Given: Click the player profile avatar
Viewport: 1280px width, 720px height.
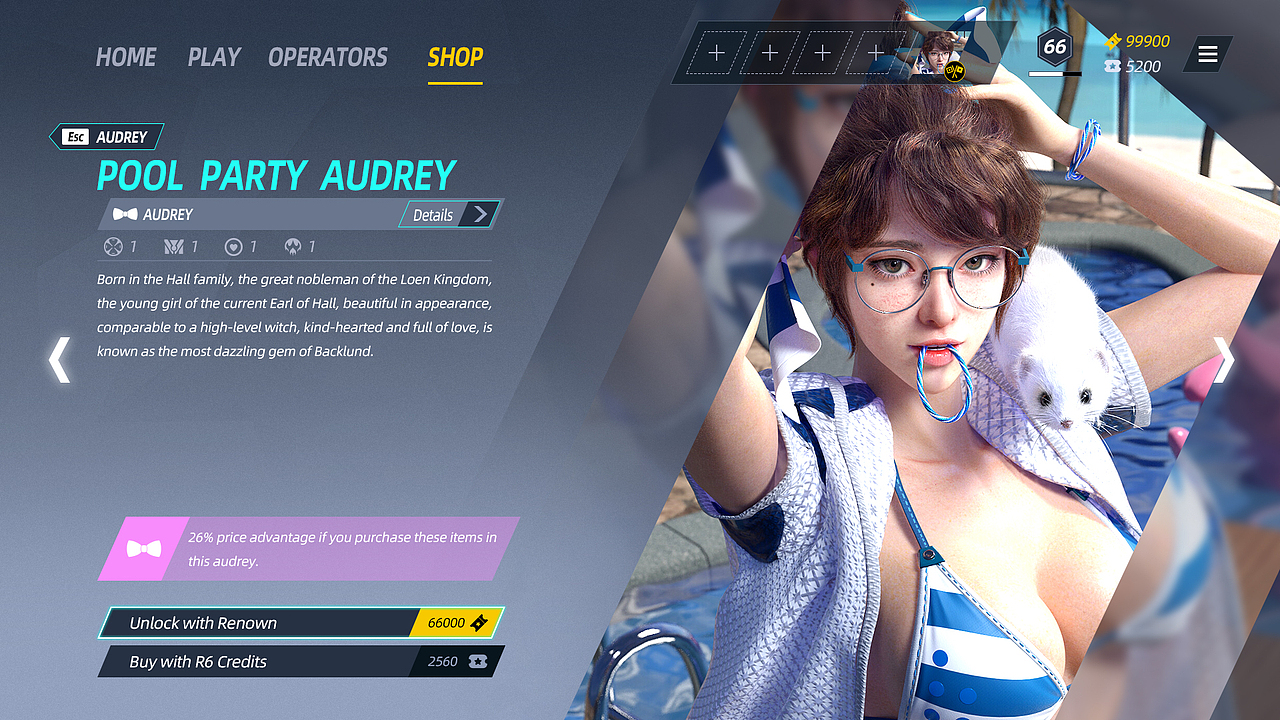Looking at the screenshot, I should (940, 54).
